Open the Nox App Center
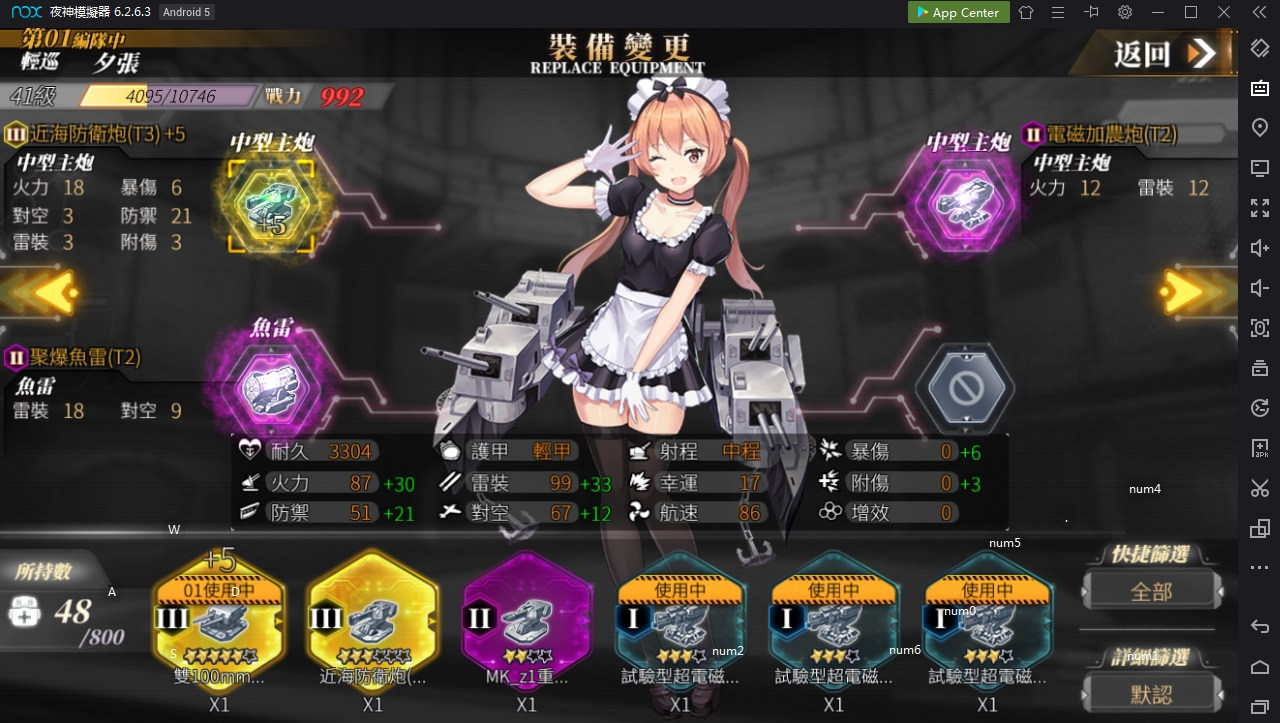The image size is (1280, 723). (954, 13)
